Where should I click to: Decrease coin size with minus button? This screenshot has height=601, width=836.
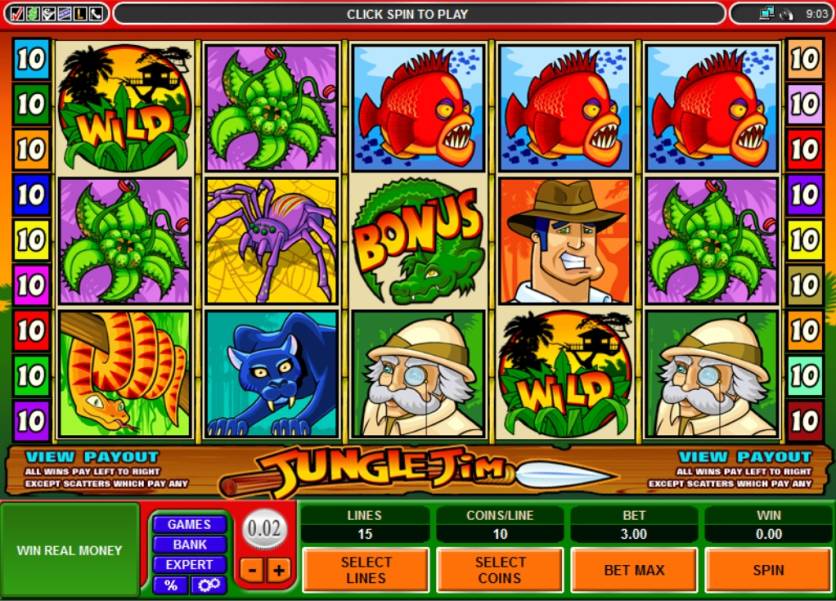click(x=252, y=570)
